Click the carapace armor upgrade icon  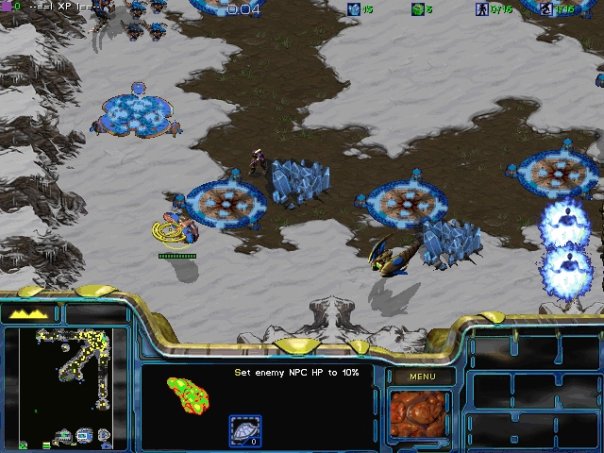point(245,429)
